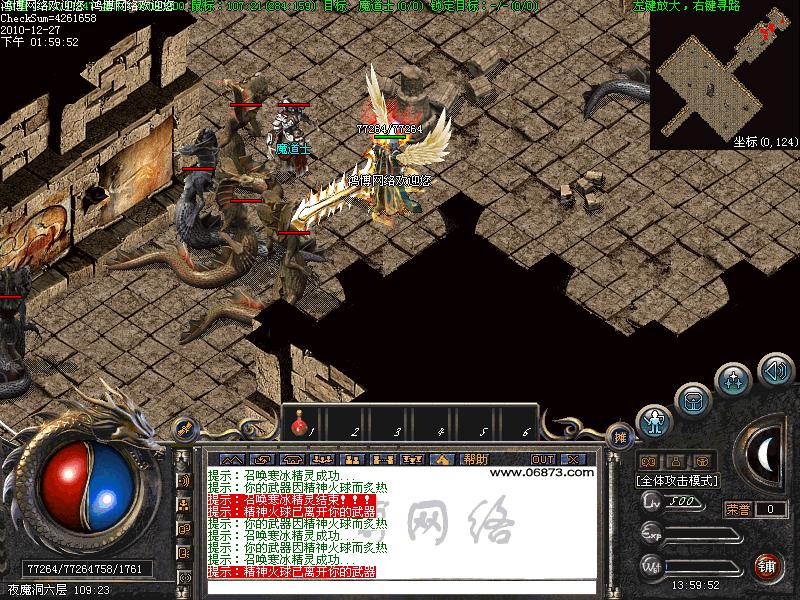800x600 pixels.
Task: Open the 摊 stall button
Action: coord(621,437)
